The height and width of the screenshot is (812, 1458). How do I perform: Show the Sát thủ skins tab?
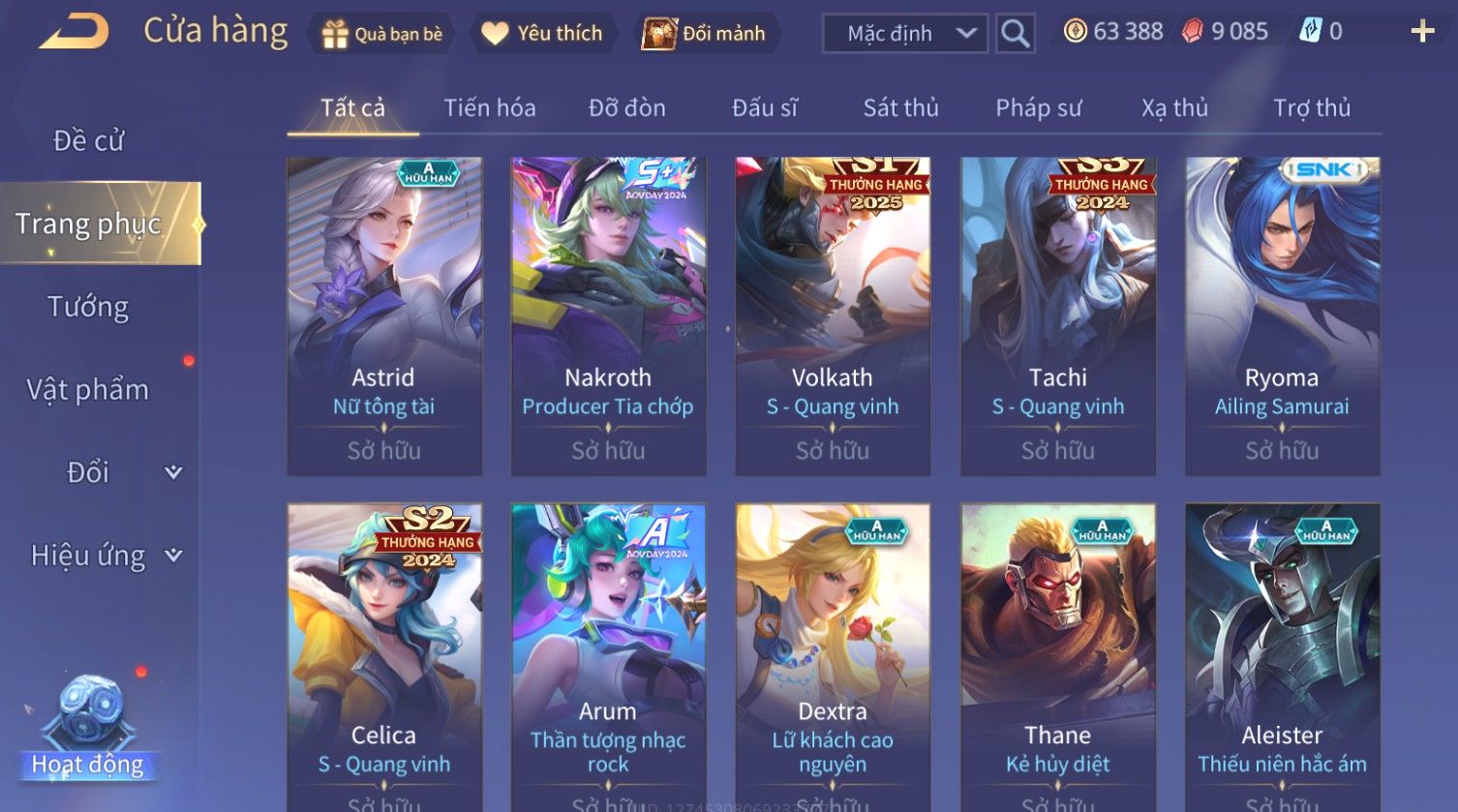900,108
